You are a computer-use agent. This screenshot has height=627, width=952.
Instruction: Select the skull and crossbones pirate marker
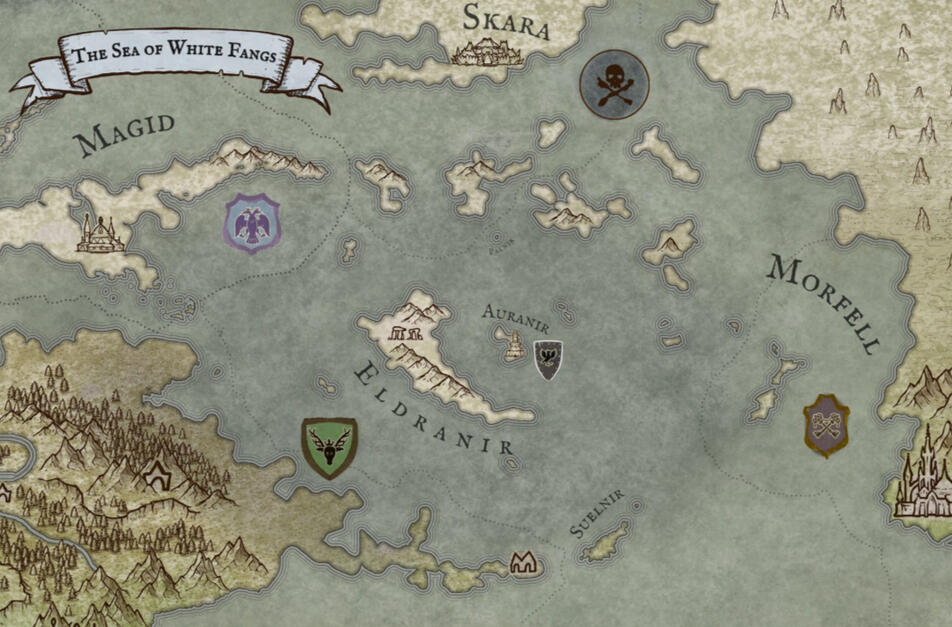point(614,84)
